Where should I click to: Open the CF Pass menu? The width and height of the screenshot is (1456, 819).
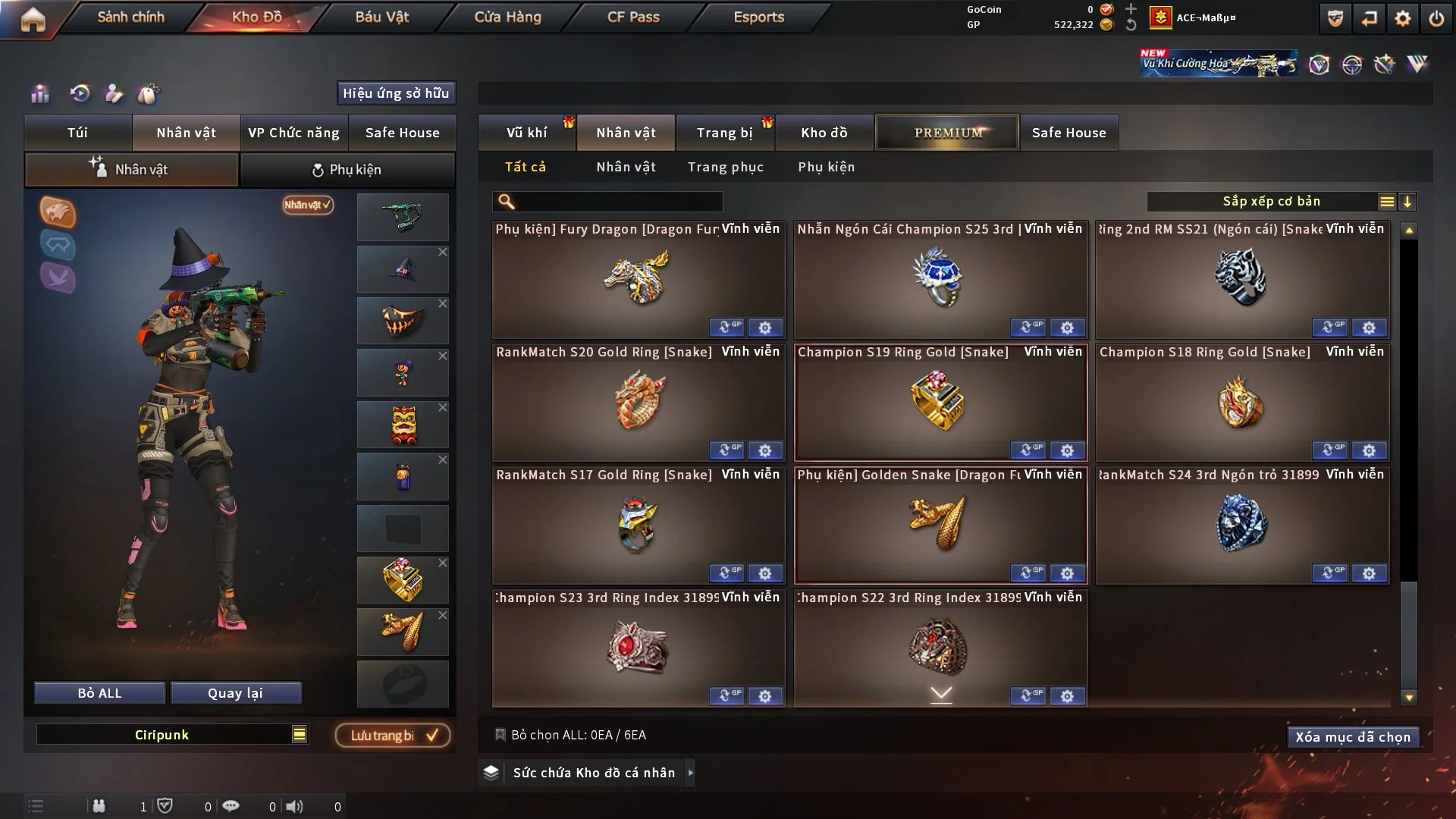(x=633, y=17)
